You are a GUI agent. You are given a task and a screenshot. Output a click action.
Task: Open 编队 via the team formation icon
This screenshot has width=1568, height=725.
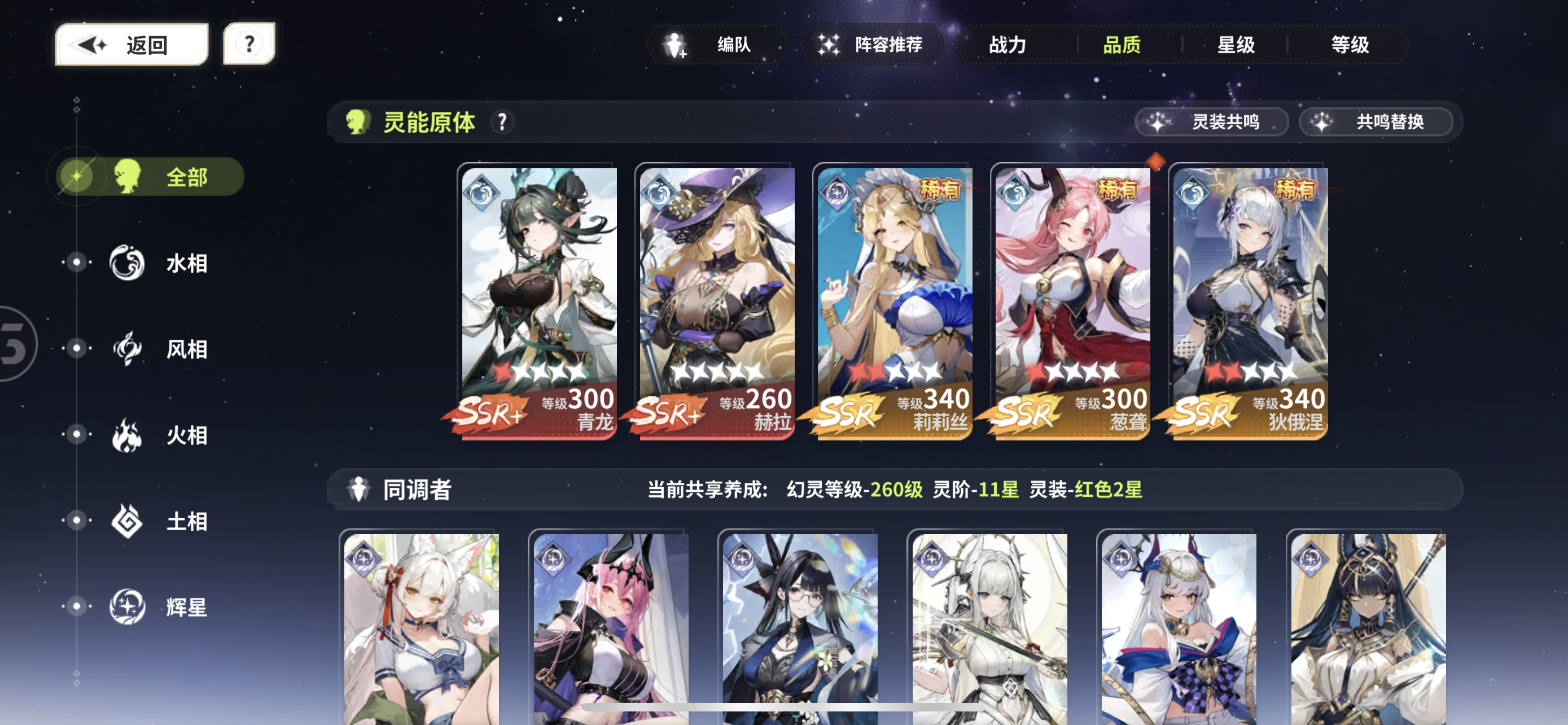676,44
